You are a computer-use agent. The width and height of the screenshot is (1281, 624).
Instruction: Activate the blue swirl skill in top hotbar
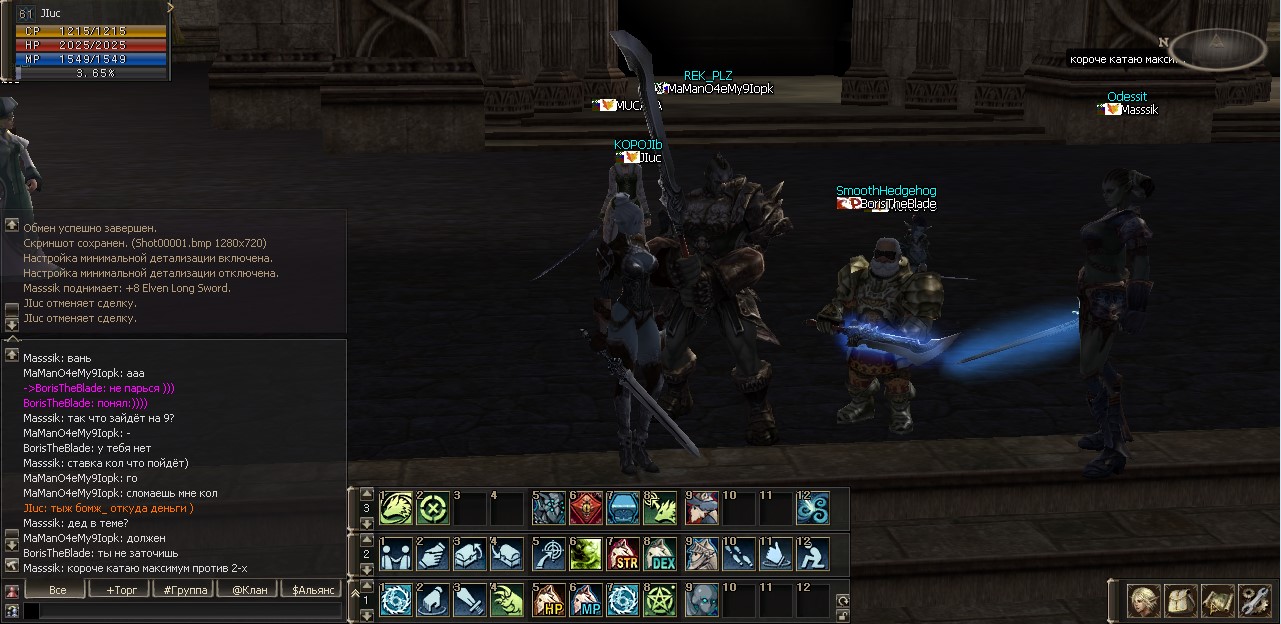[814, 508]
